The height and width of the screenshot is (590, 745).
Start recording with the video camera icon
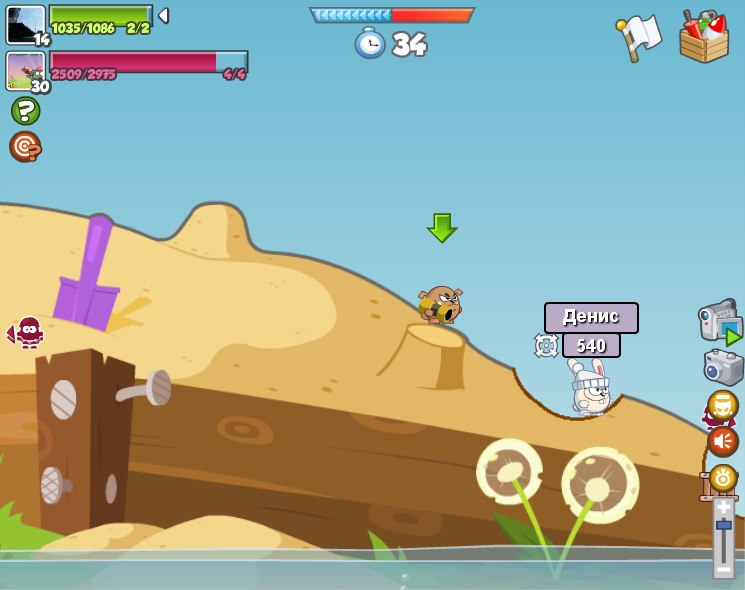[720, 321]
